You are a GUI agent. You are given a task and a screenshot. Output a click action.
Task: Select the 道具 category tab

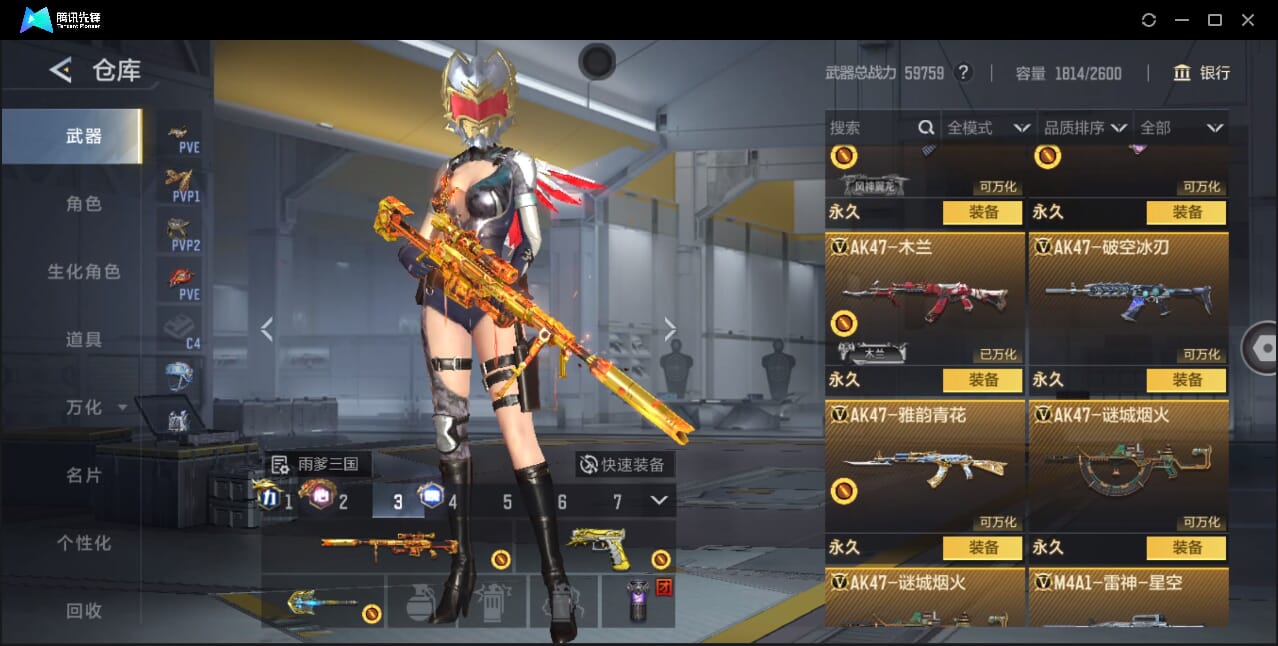(84, 340)
